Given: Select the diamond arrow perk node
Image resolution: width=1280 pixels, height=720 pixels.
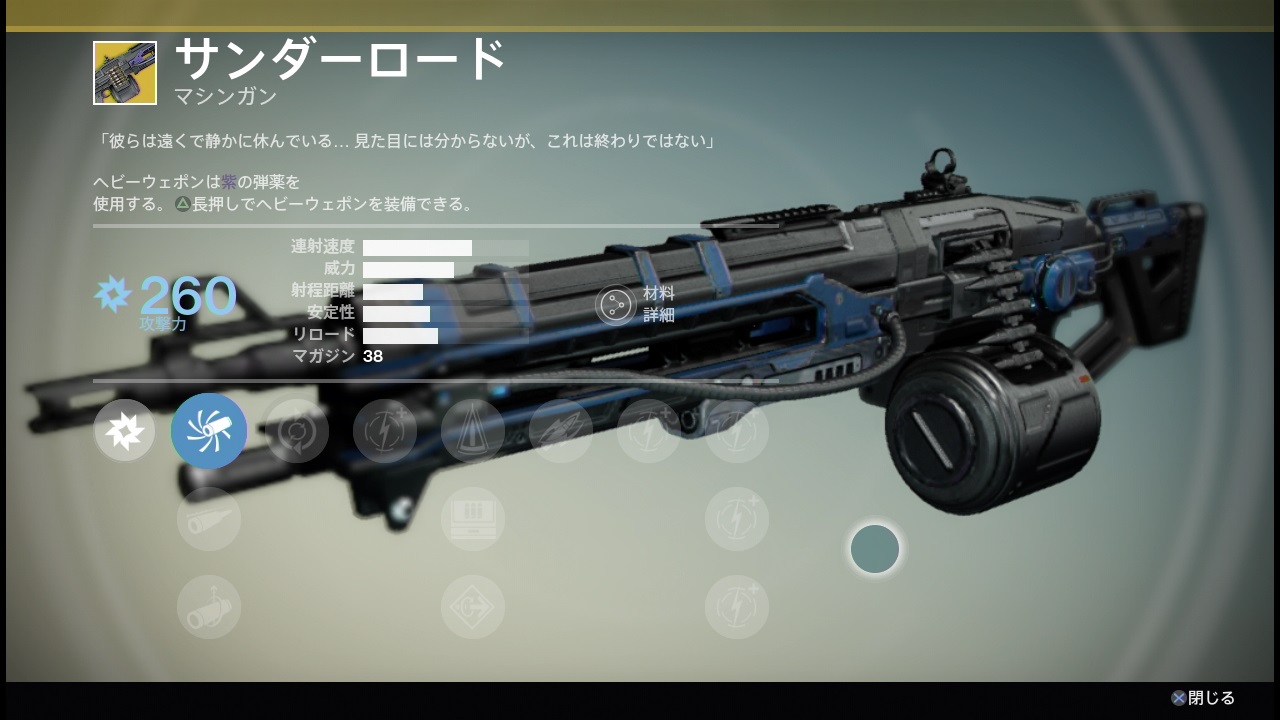Looking at the screenshot, I should click(473, 607).
